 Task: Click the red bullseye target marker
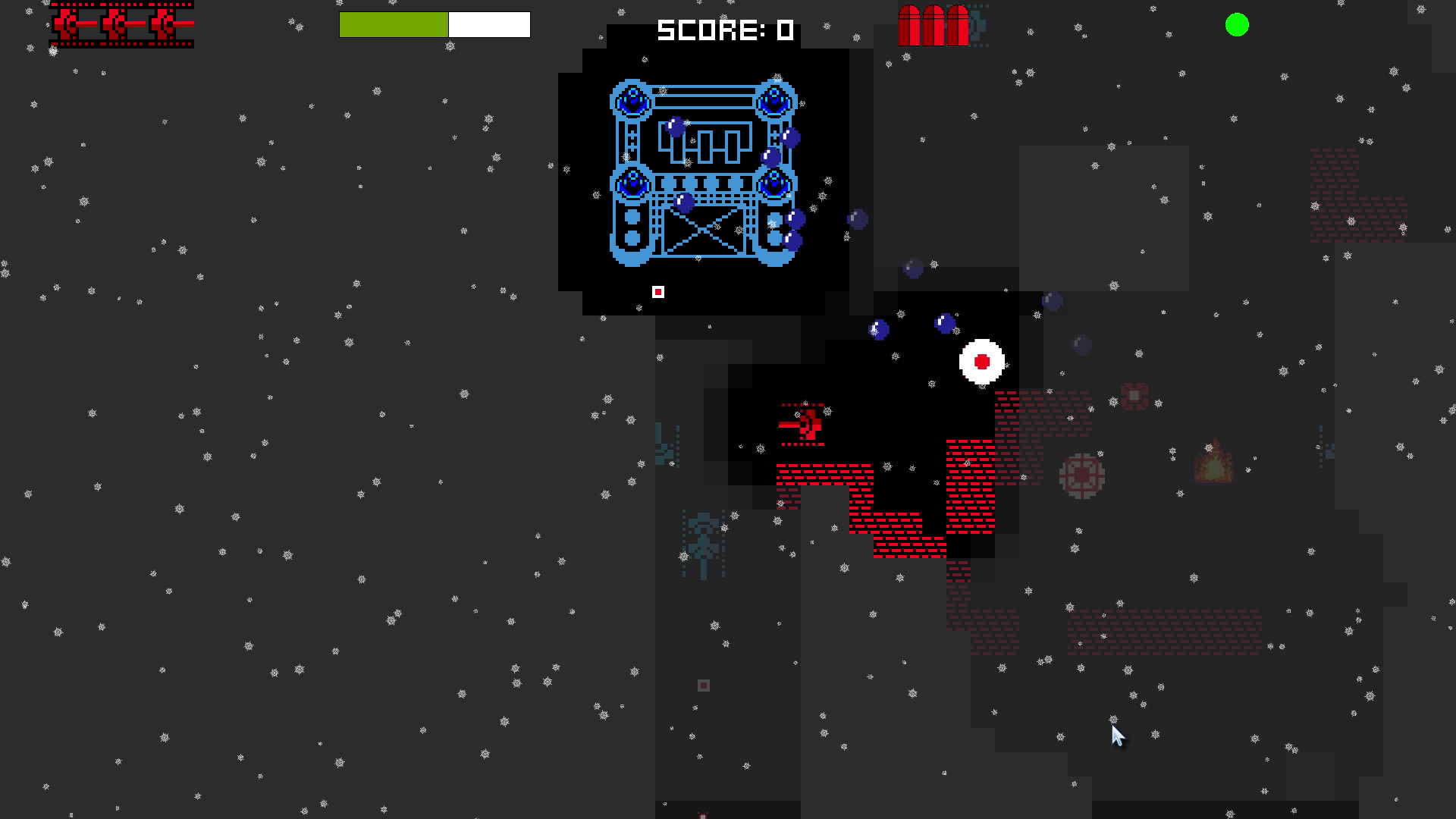[x=982, y=363]
